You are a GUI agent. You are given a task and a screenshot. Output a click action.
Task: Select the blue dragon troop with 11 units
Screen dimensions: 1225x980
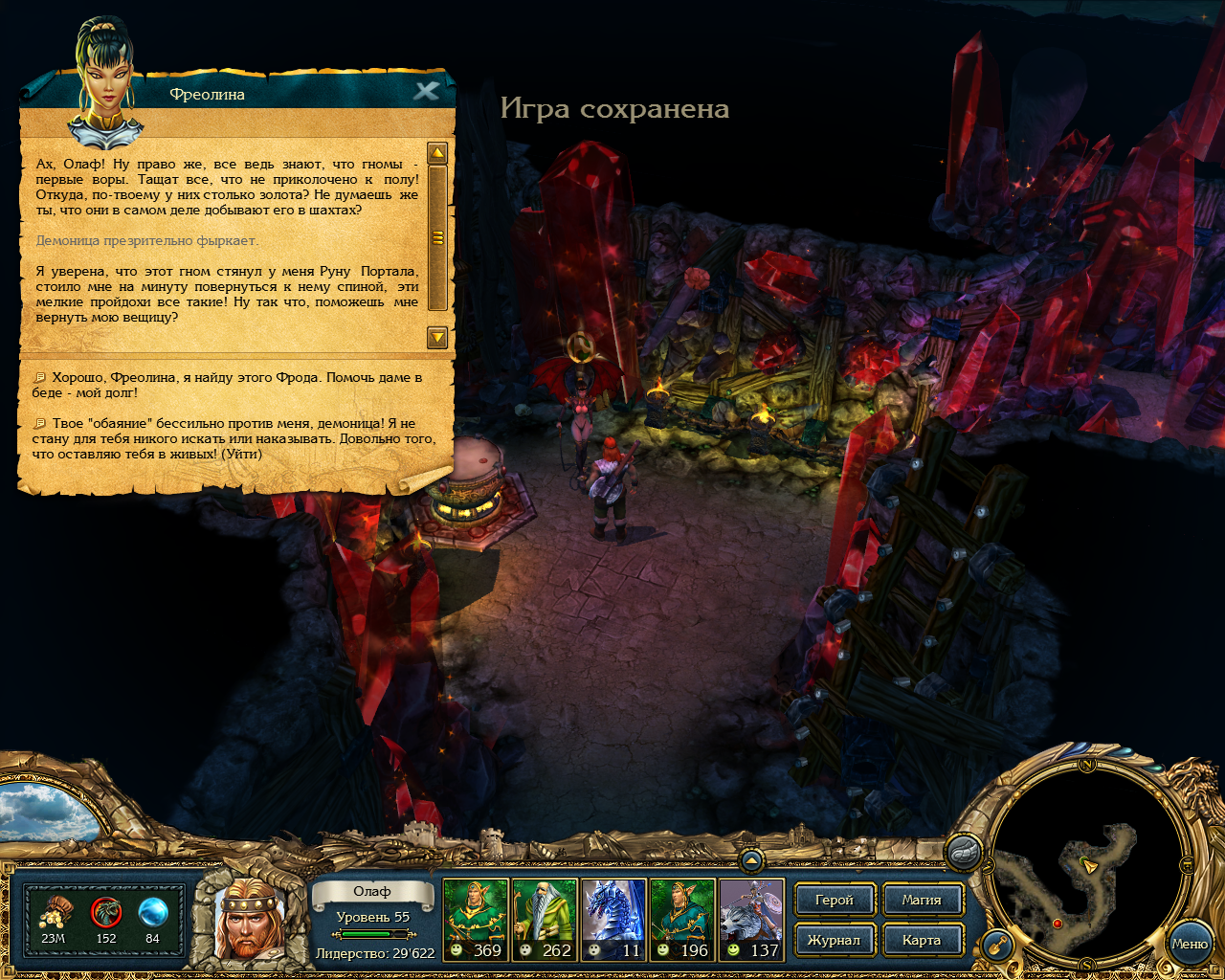tap(613, 919)
